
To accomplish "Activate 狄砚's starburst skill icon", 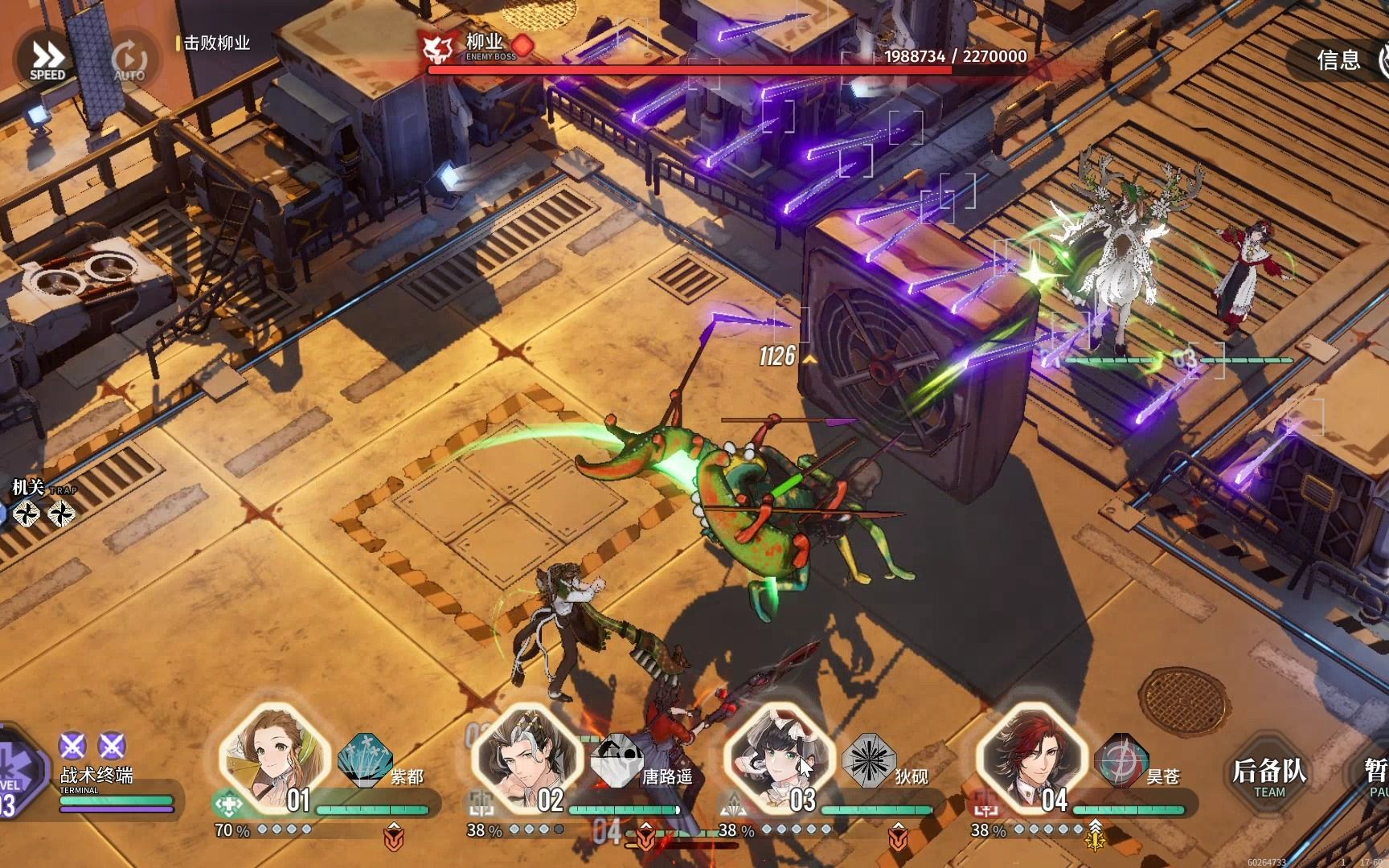I will (x=869, y=760).
